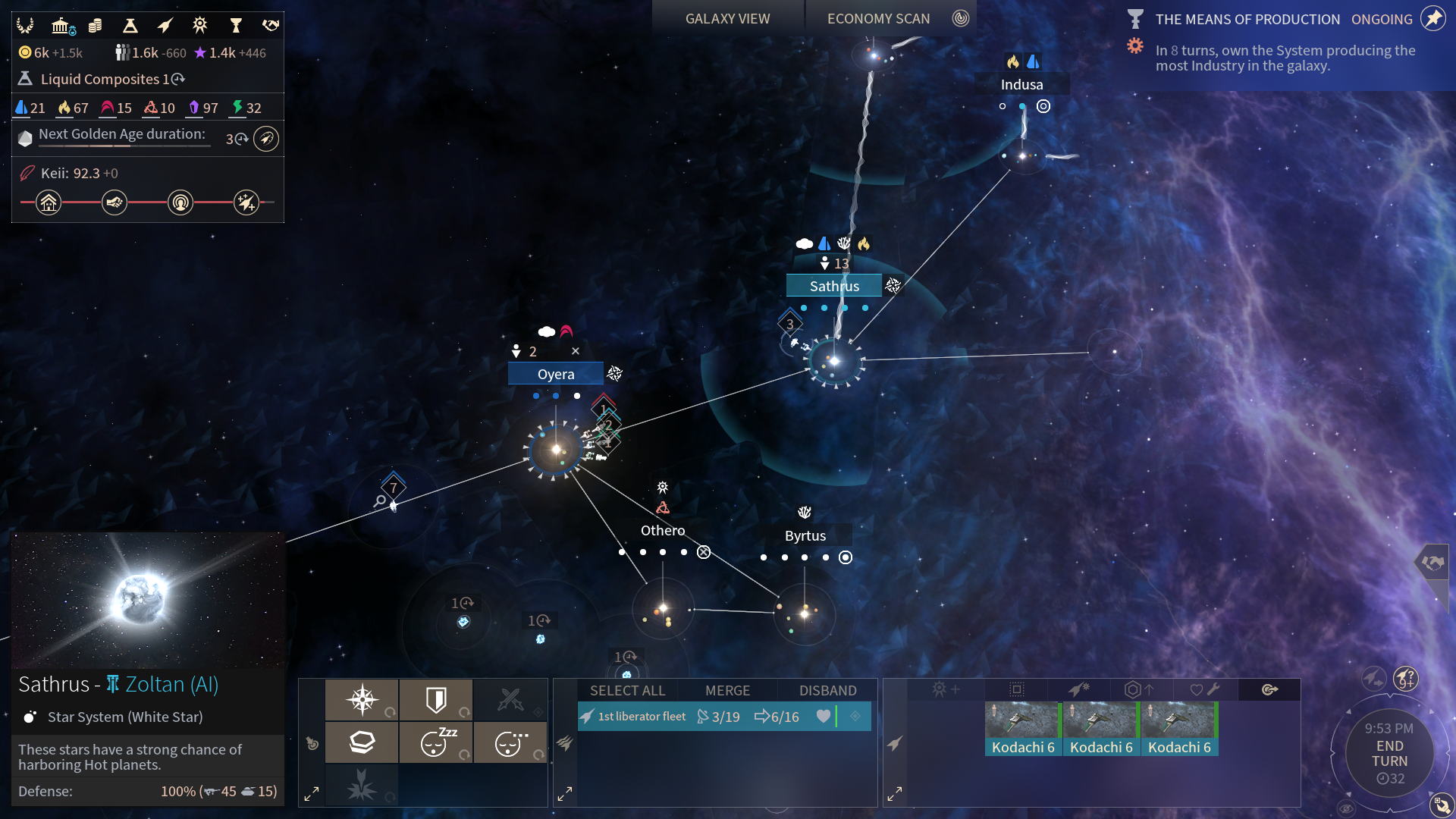Open the diplomacy handshake screen
Screen dimensions: 1456x819
[271, 27]
